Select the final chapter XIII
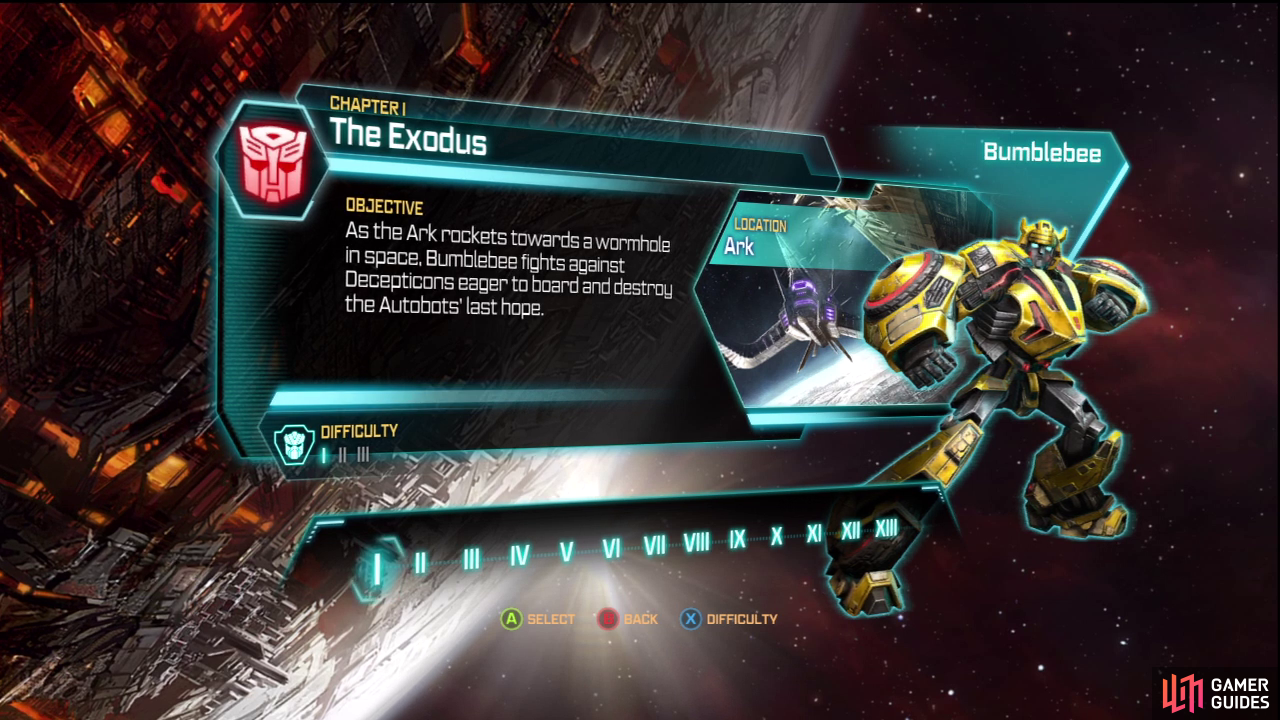1280x720 pixels. (886, 527)
